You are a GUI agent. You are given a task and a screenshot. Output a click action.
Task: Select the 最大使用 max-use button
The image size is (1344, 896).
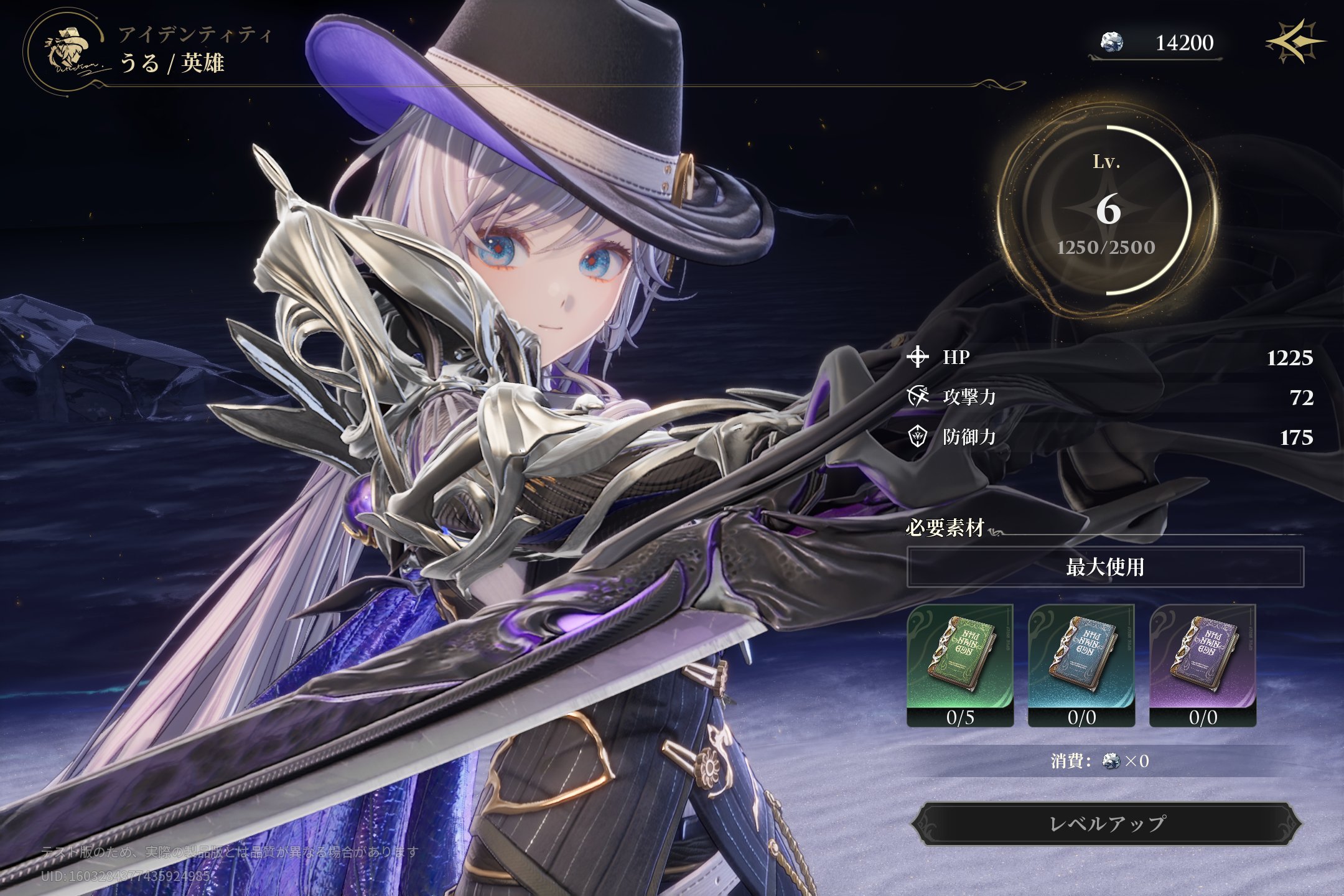tap(1105, 567)
